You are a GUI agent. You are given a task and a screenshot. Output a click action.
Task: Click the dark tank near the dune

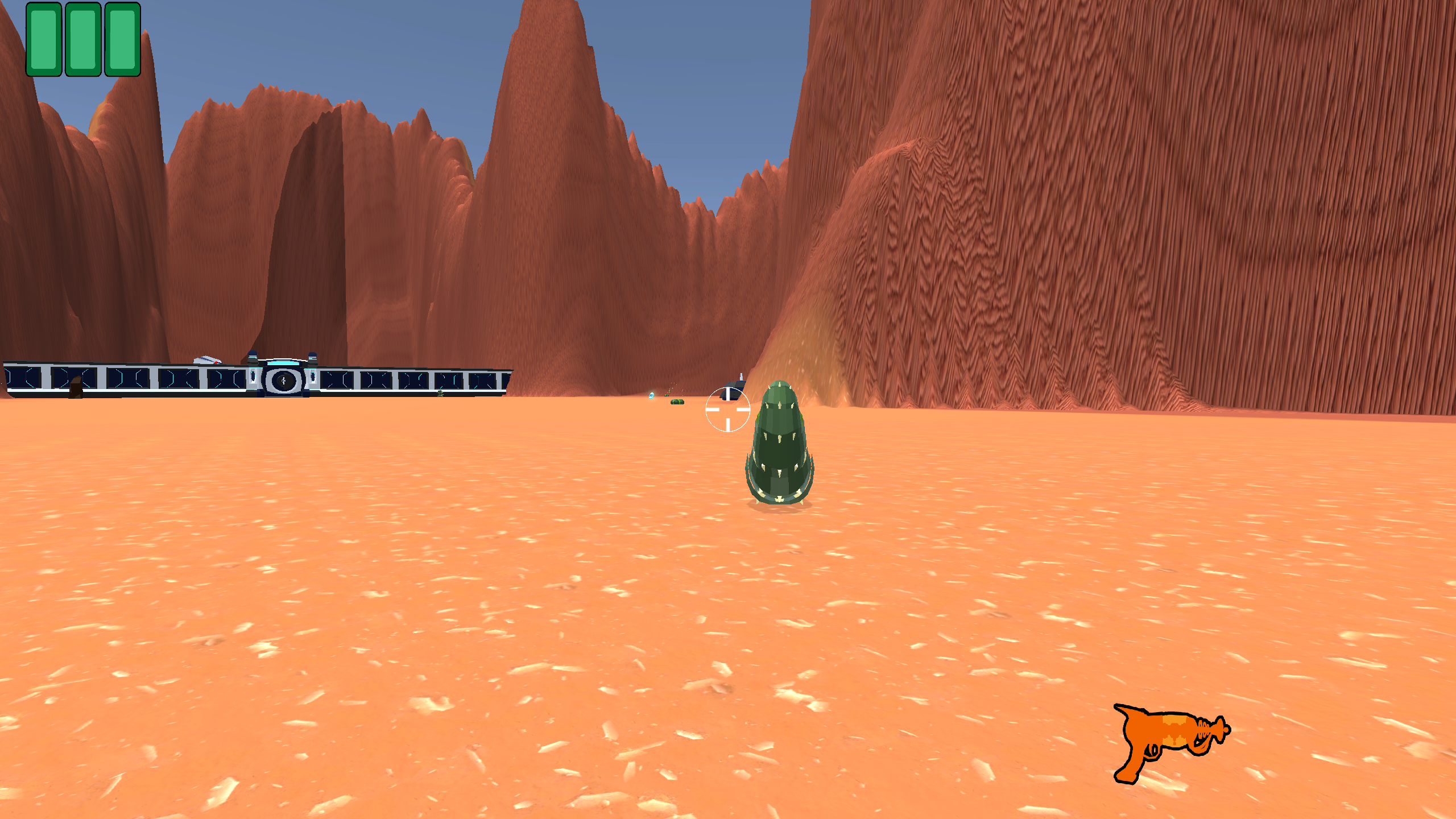pyautogui.click(x=733, y=394)
